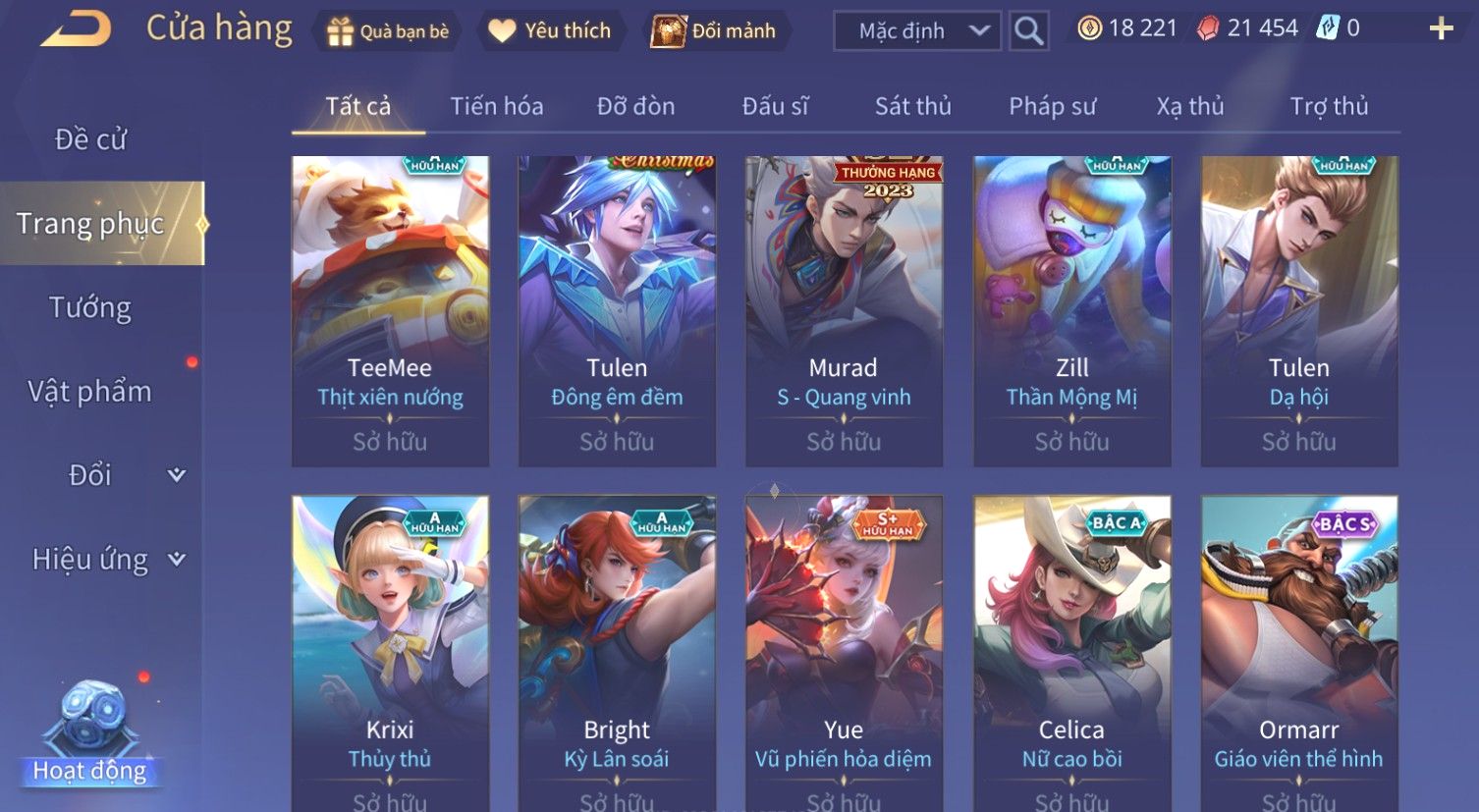Click the magnifying glass search button
This screenshot has width=1479, height=812.
click(1028, 31)
